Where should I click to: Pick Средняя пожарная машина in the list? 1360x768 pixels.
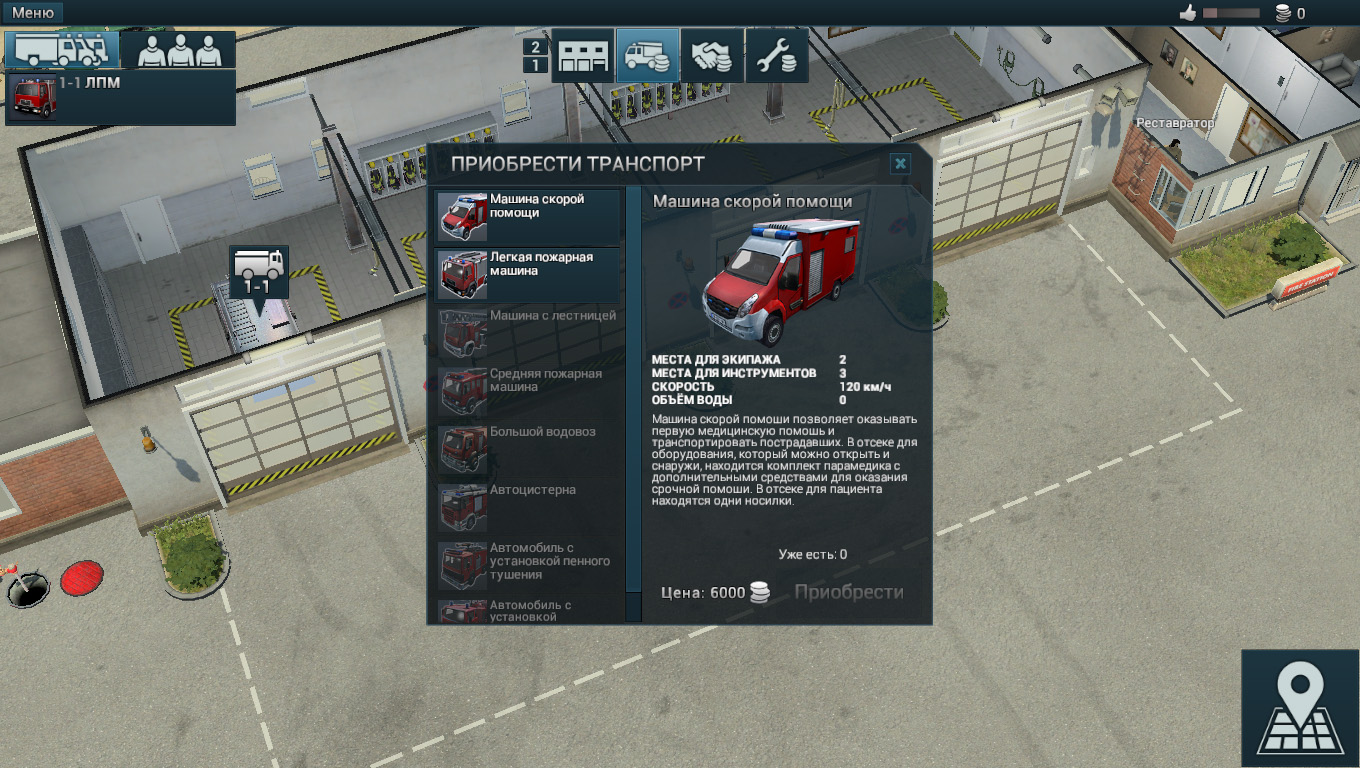528,390
